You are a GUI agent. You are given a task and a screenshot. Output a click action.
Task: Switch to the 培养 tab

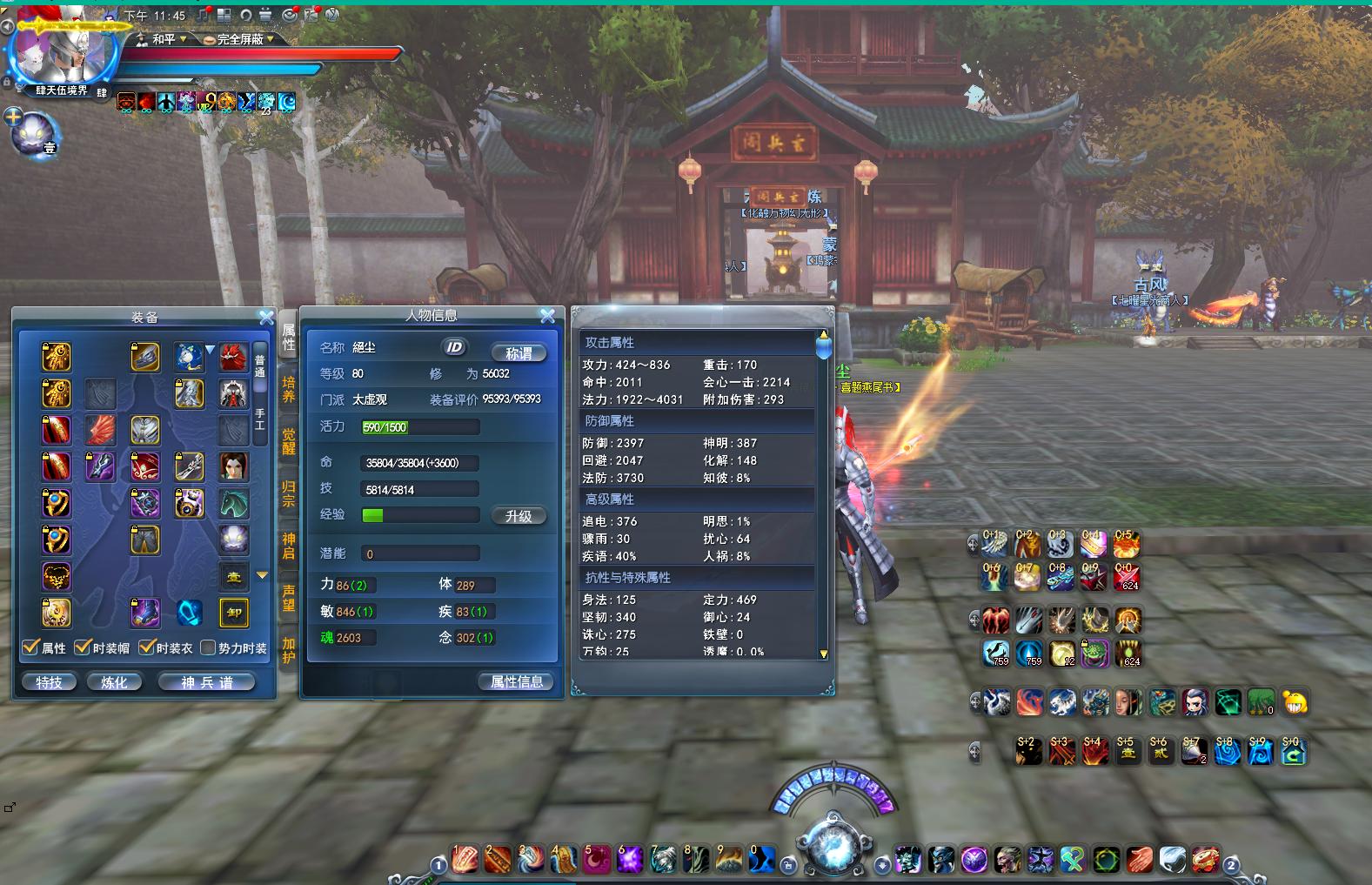pyautogui.click(x=288, y=389)
